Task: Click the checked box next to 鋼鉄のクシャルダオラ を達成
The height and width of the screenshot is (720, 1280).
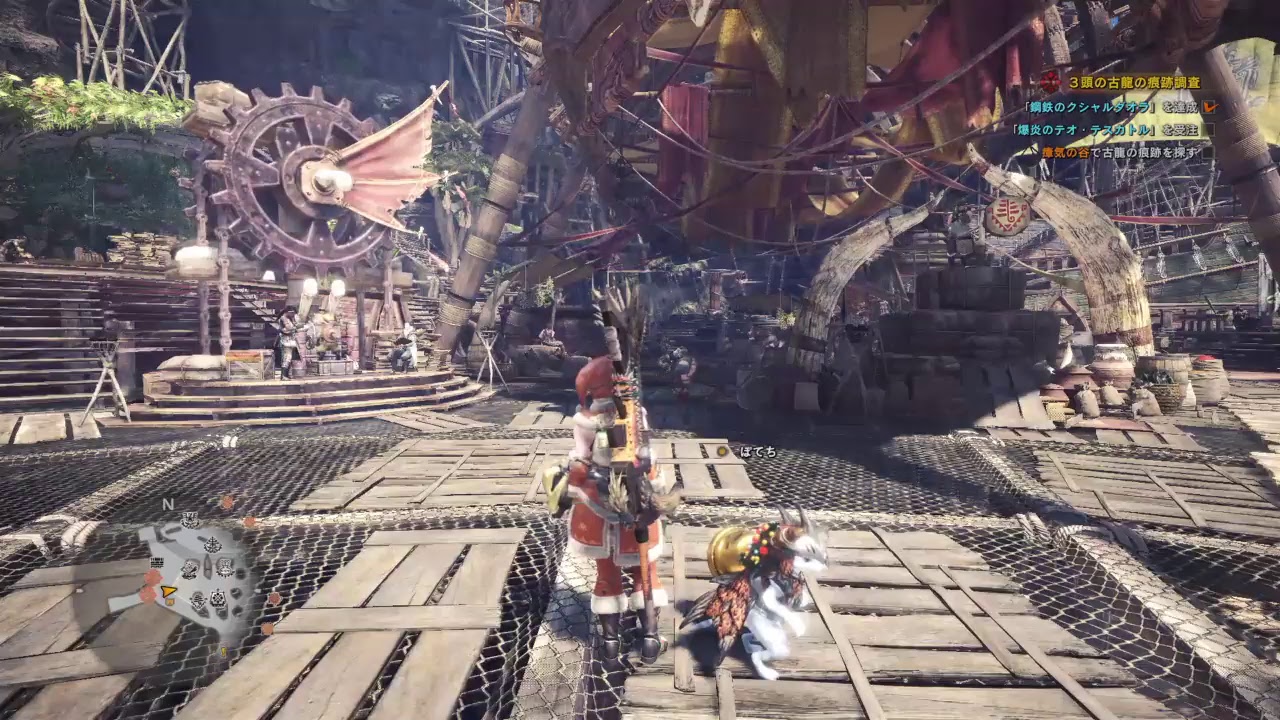Action: (x=1211, y=108)
